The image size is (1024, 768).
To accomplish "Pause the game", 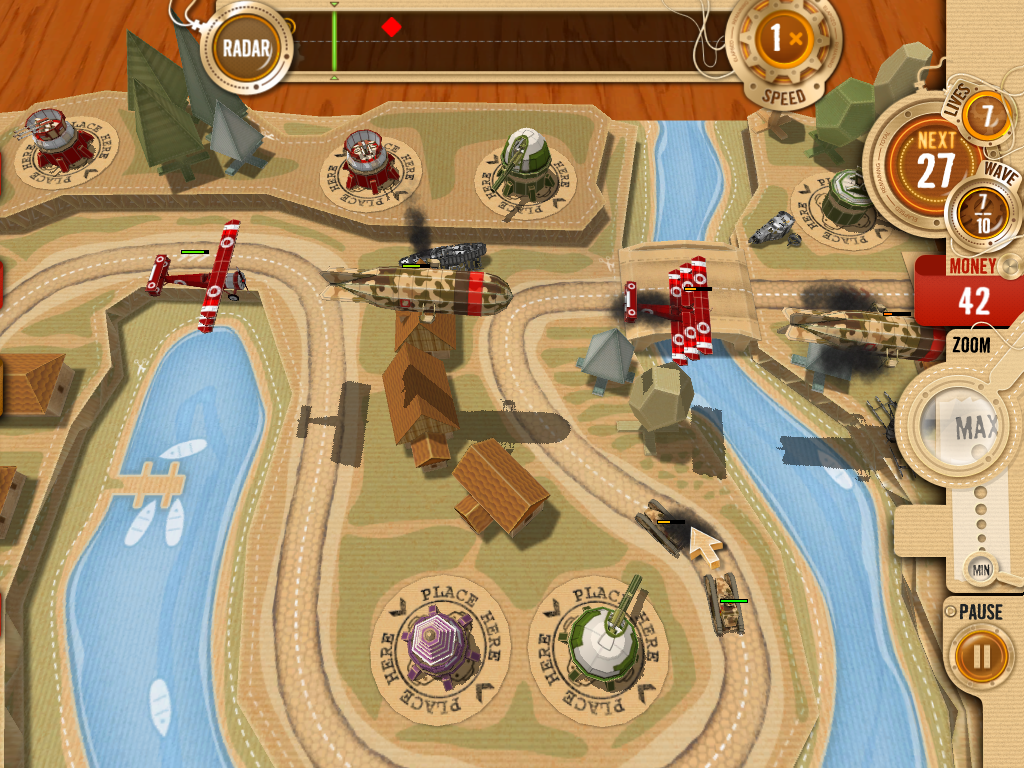I will click(980, 656).
